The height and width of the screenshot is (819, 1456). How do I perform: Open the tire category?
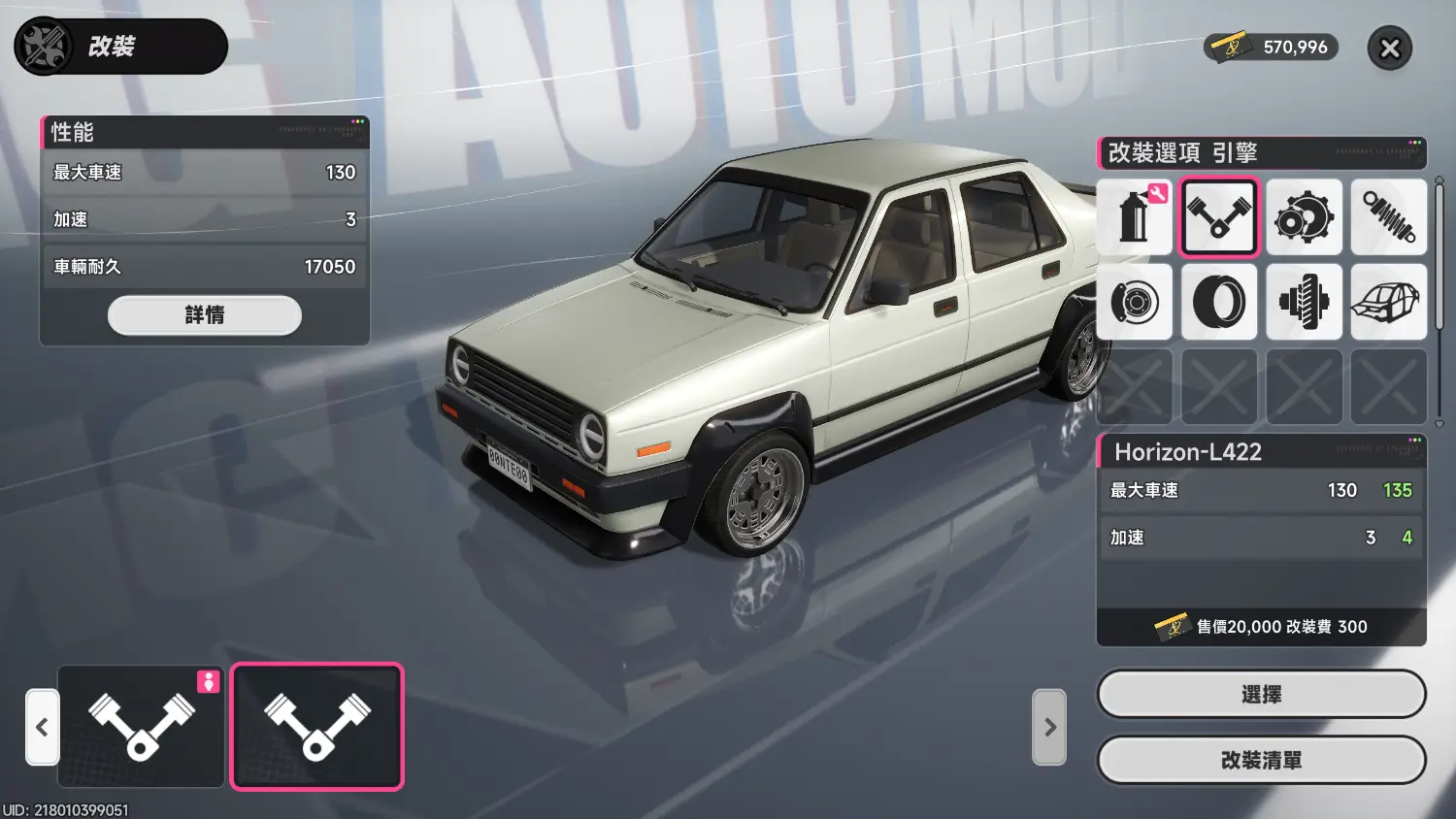pyautogui.click(x=1219, y=302)
